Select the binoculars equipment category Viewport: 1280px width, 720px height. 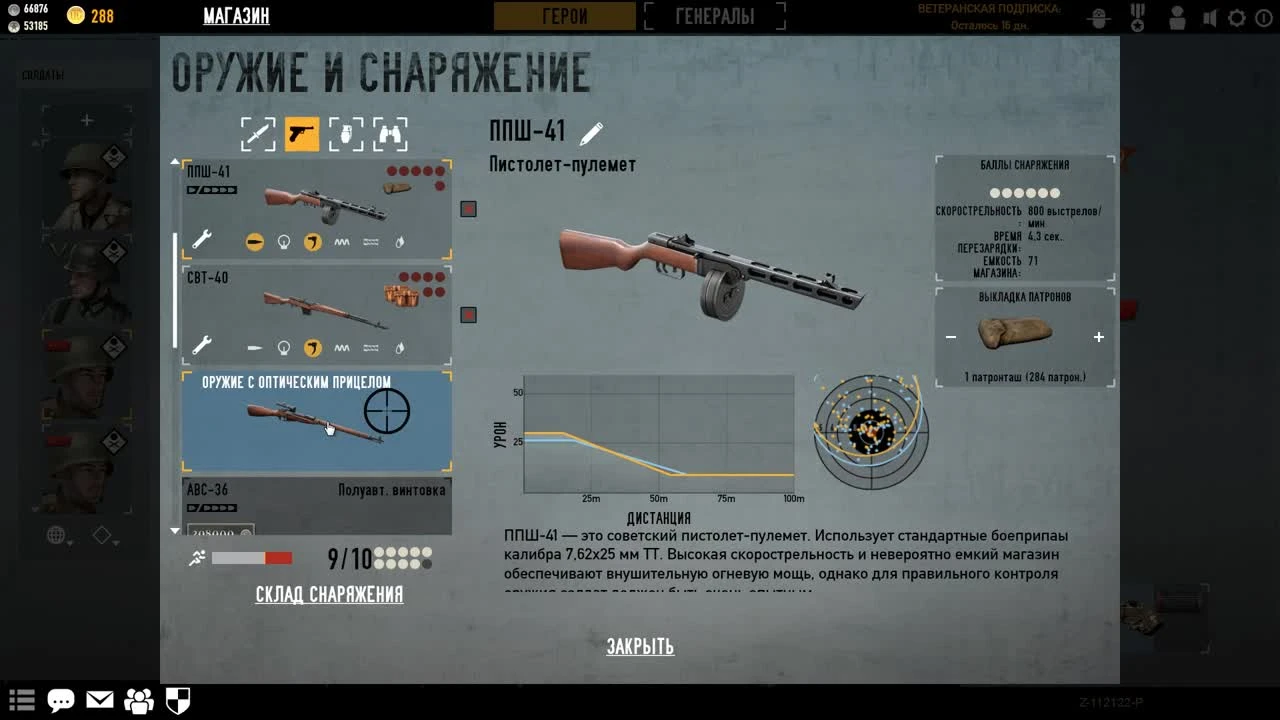tap(390, 133)
